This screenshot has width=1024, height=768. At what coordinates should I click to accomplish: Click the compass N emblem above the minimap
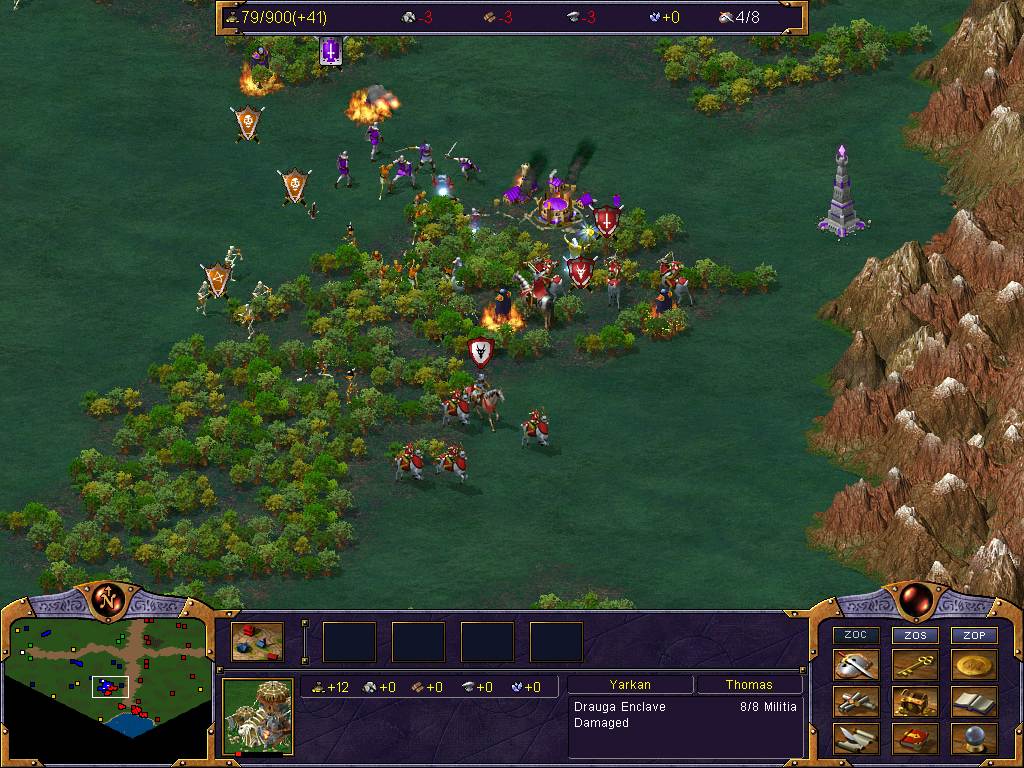(x=108, y=600)
